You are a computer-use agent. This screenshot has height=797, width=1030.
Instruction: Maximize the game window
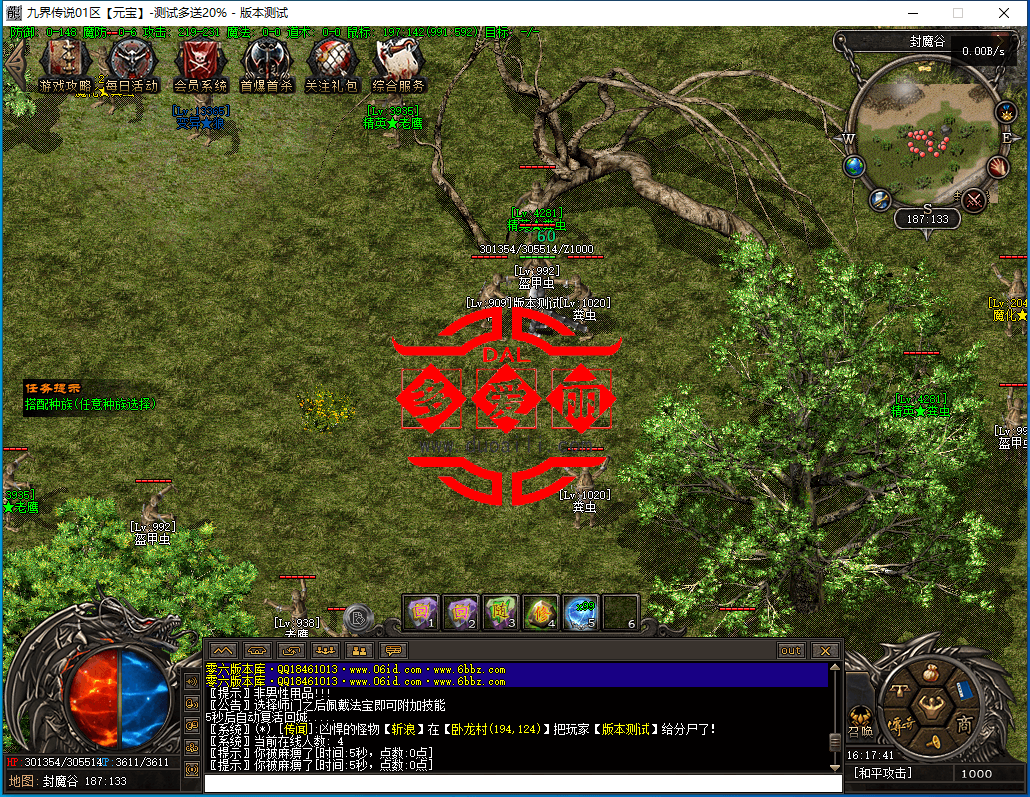[957, 13]
